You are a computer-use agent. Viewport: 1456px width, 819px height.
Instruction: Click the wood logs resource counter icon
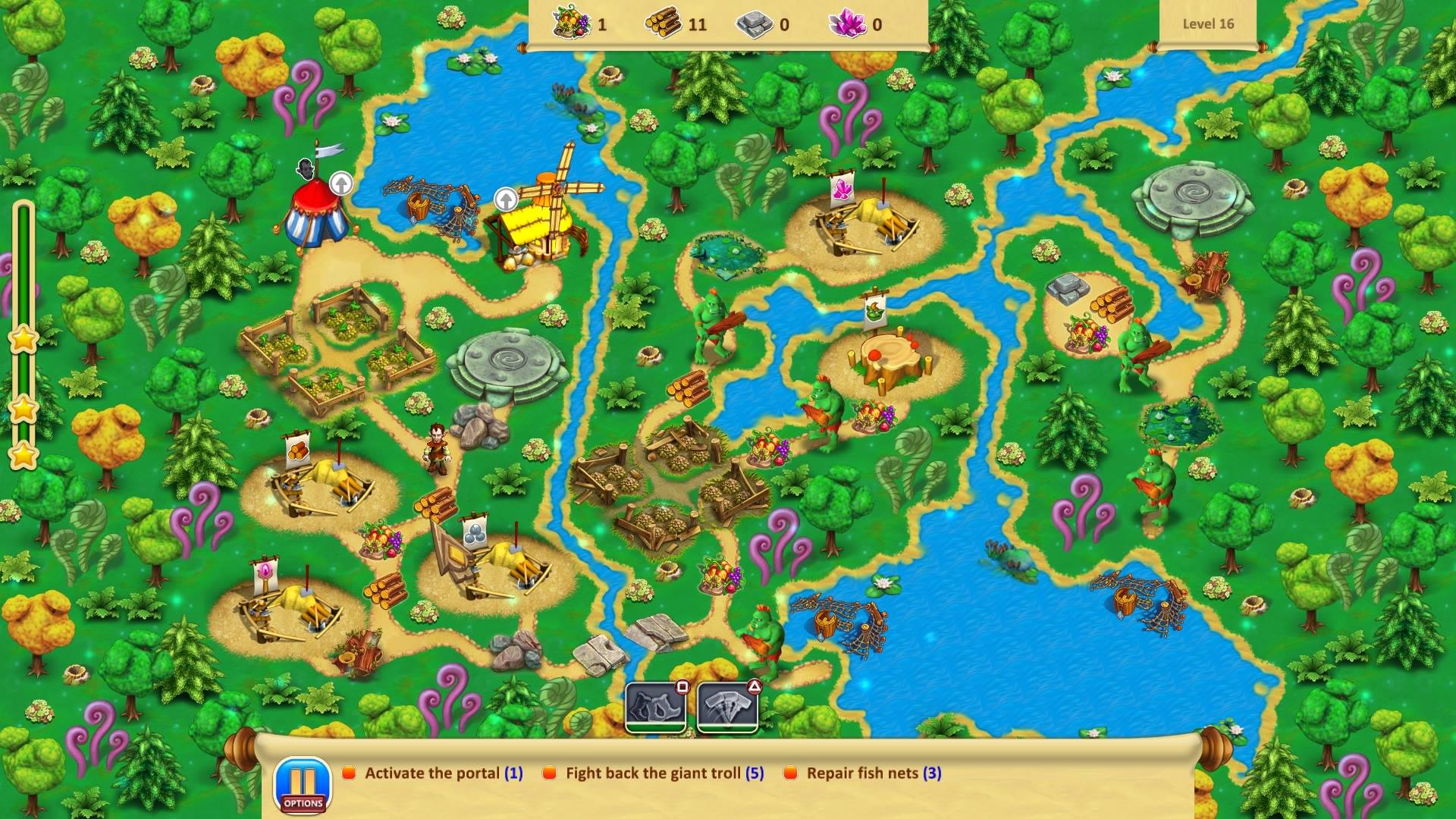[664, 24]
